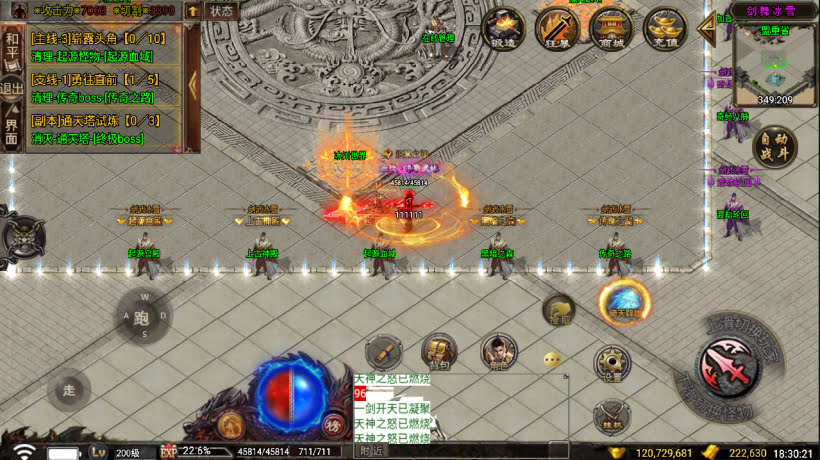This screenshot has height=460, width=820.
Task: Click the 退出 exit button
Action: (12, 88)
